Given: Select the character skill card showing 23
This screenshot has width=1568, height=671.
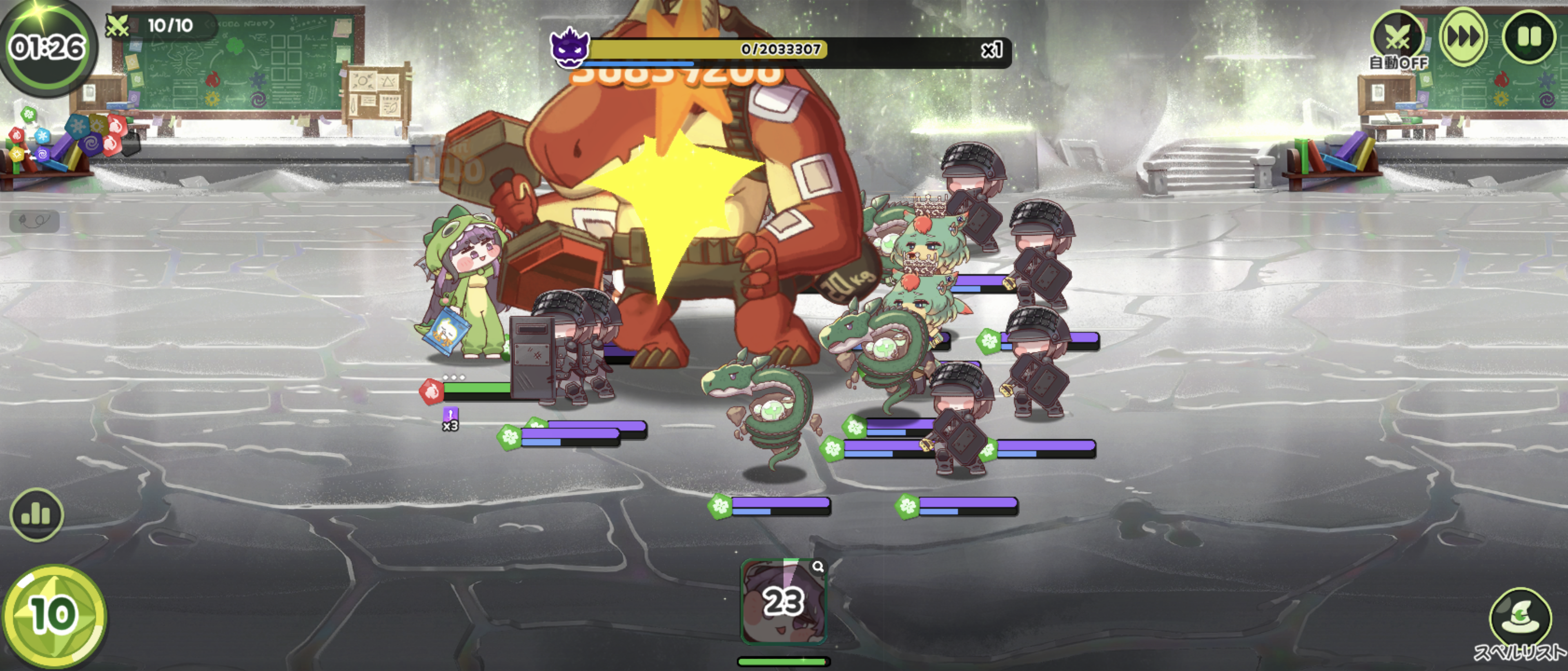Looking at the screenshot, I should click(783, 602).
